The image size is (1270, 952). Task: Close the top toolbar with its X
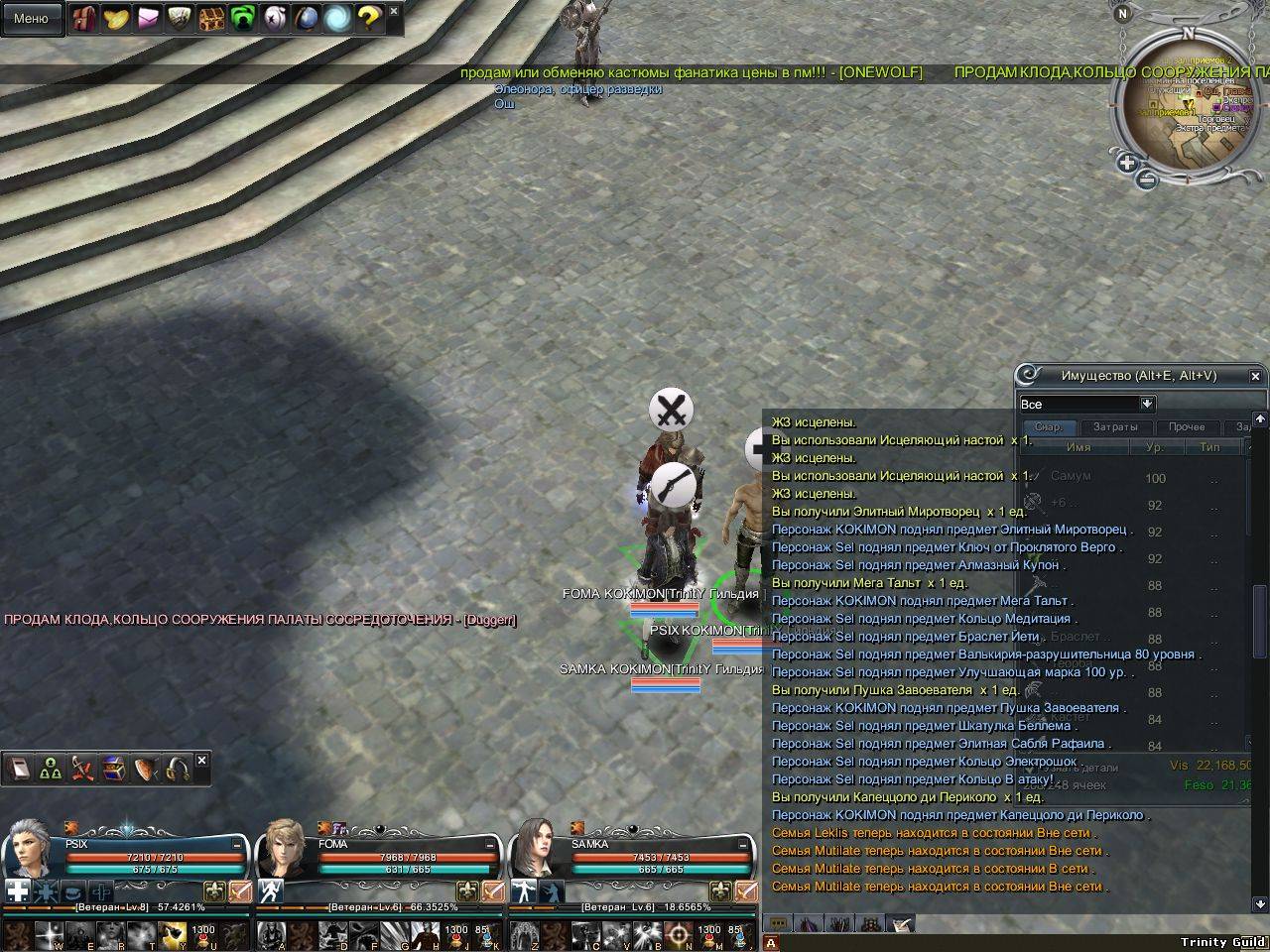[x=394, y=12]
